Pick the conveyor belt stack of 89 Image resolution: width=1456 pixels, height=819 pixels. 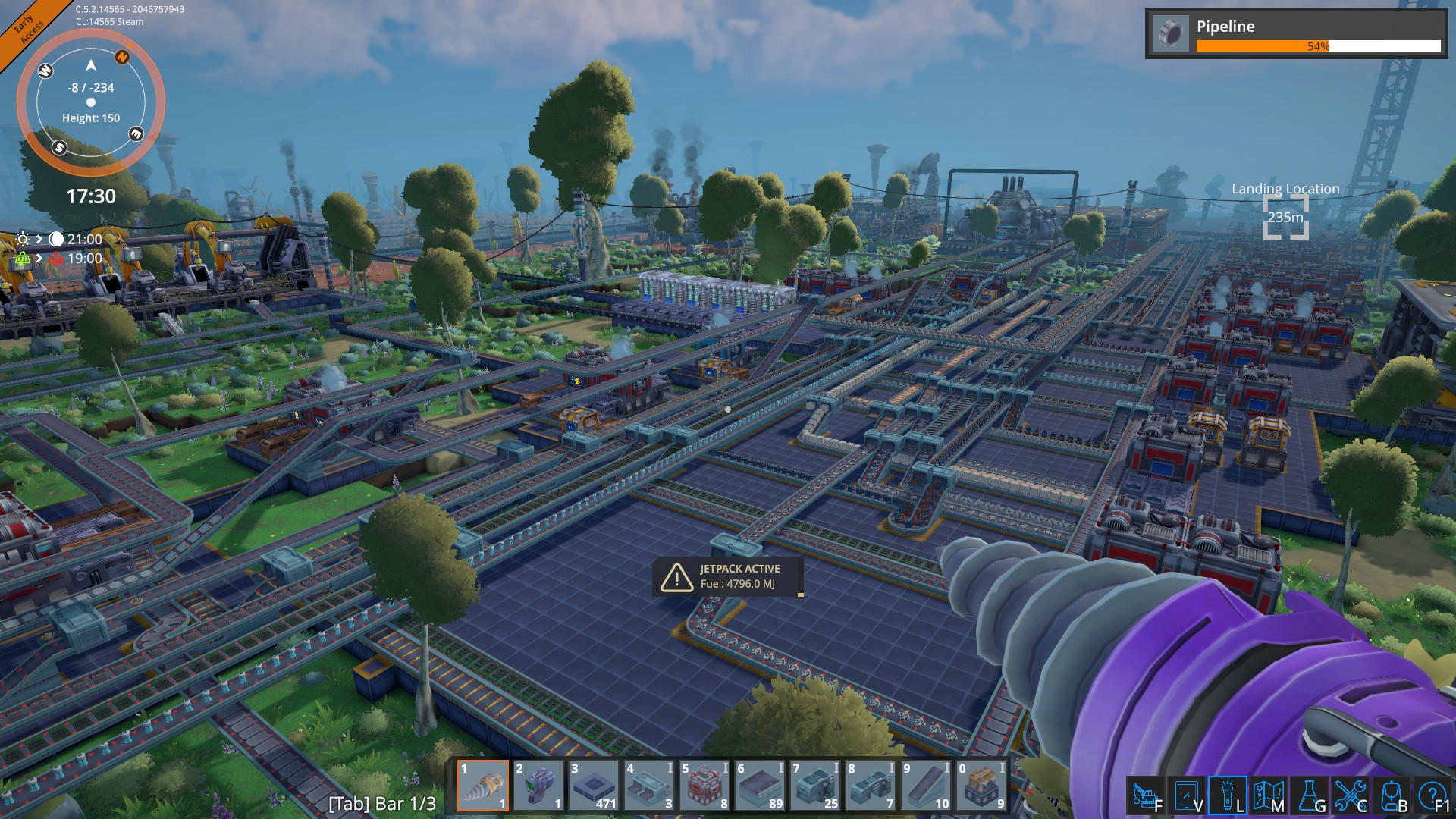(x=760, y=786)
